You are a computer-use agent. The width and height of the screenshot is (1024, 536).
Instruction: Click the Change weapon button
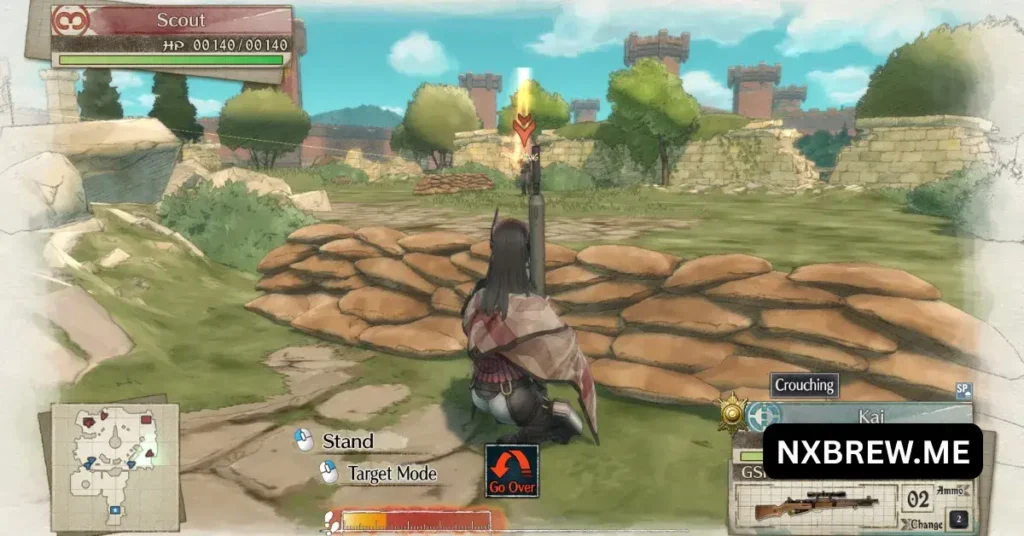point(927,523)
